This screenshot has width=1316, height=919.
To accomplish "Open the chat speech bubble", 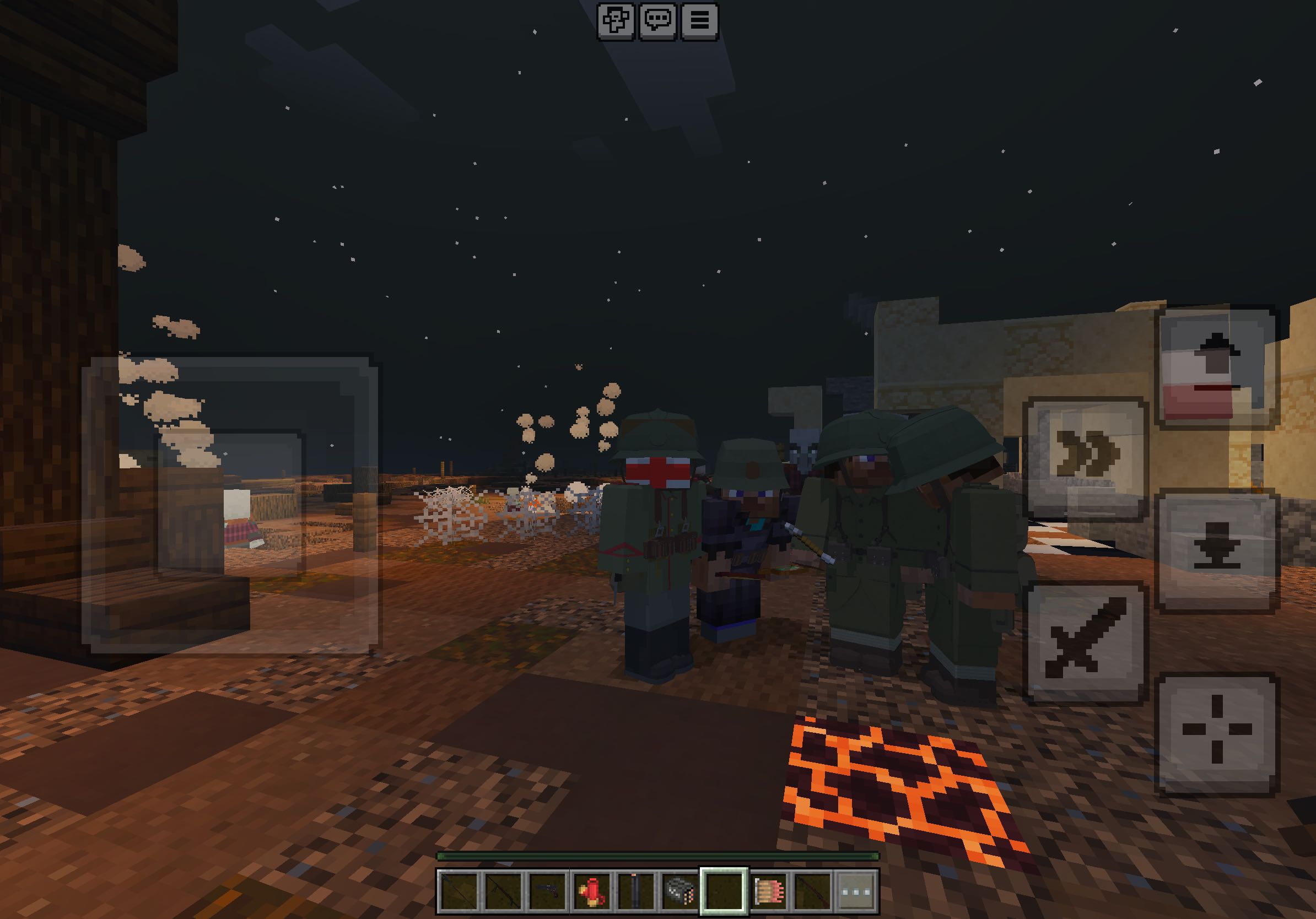I will (658, 21).
